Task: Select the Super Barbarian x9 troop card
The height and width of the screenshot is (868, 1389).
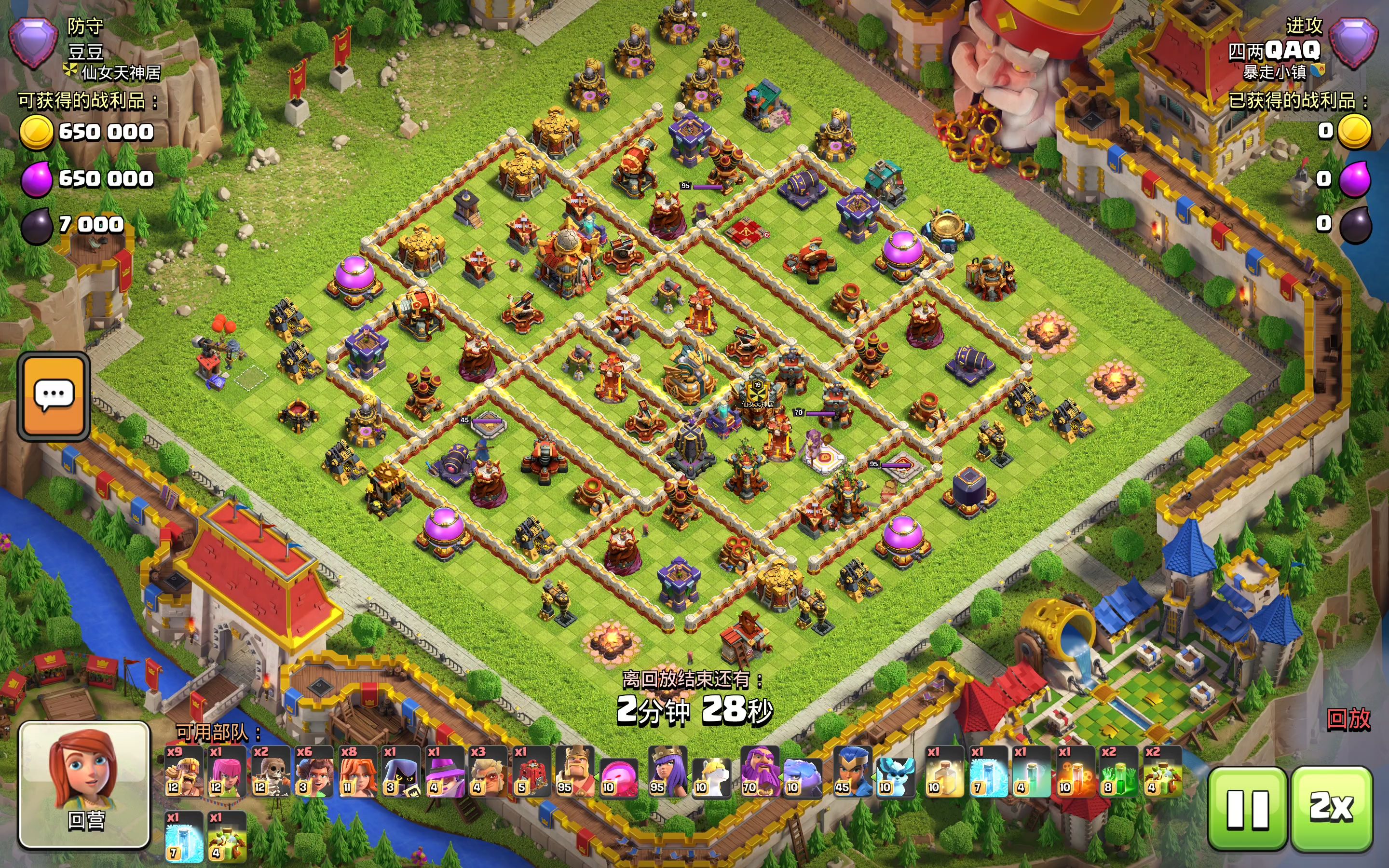Action: [x=183, y=772]
